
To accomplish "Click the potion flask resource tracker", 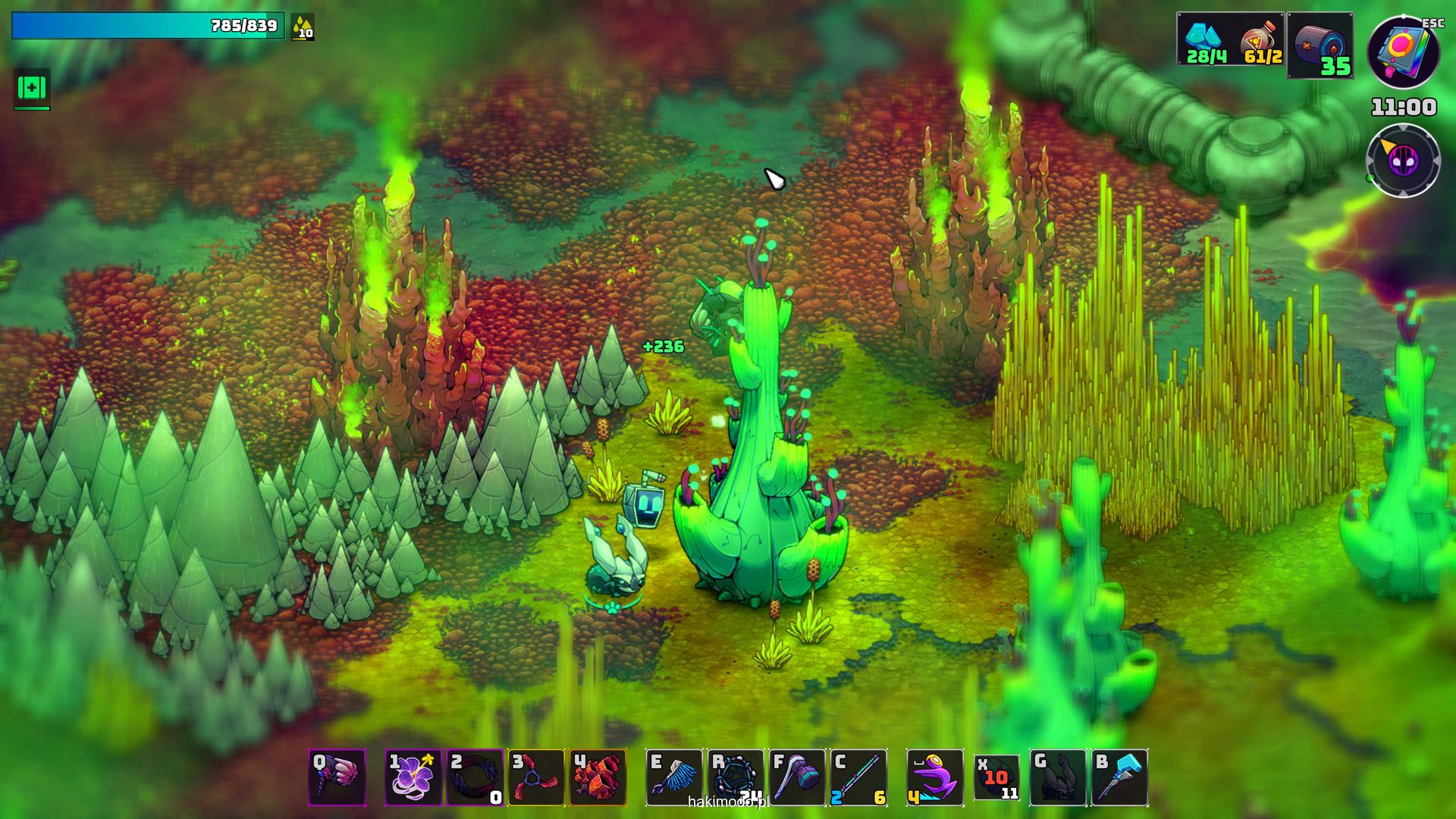I will 1260,39.
